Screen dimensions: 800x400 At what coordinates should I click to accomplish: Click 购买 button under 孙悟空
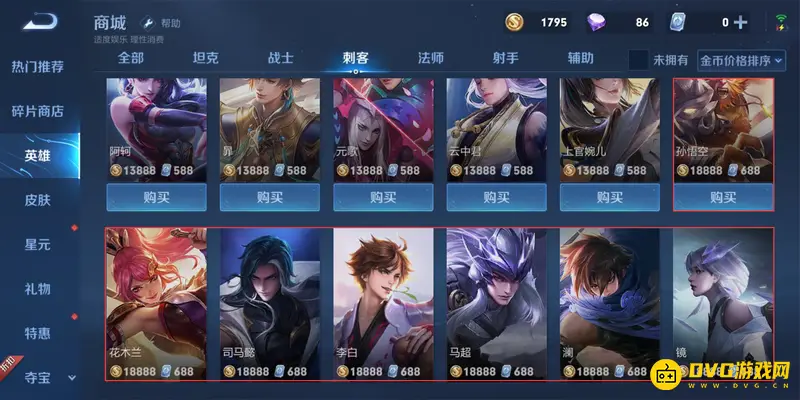(723, 197)
